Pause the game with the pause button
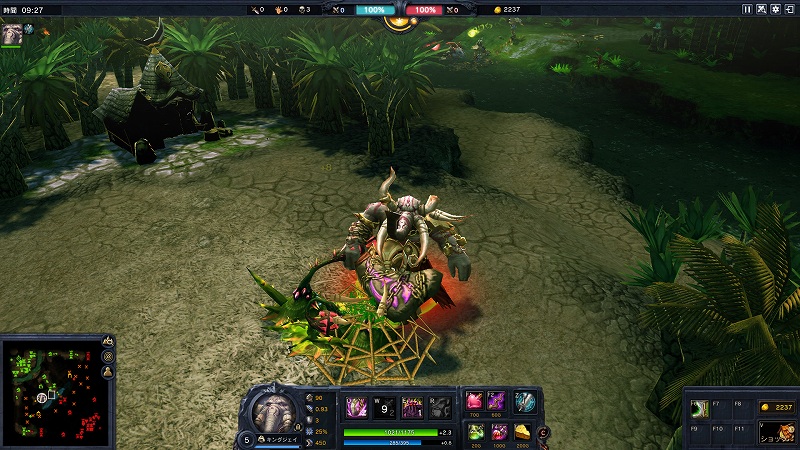 pyautogui.click(x=747, y=9)
